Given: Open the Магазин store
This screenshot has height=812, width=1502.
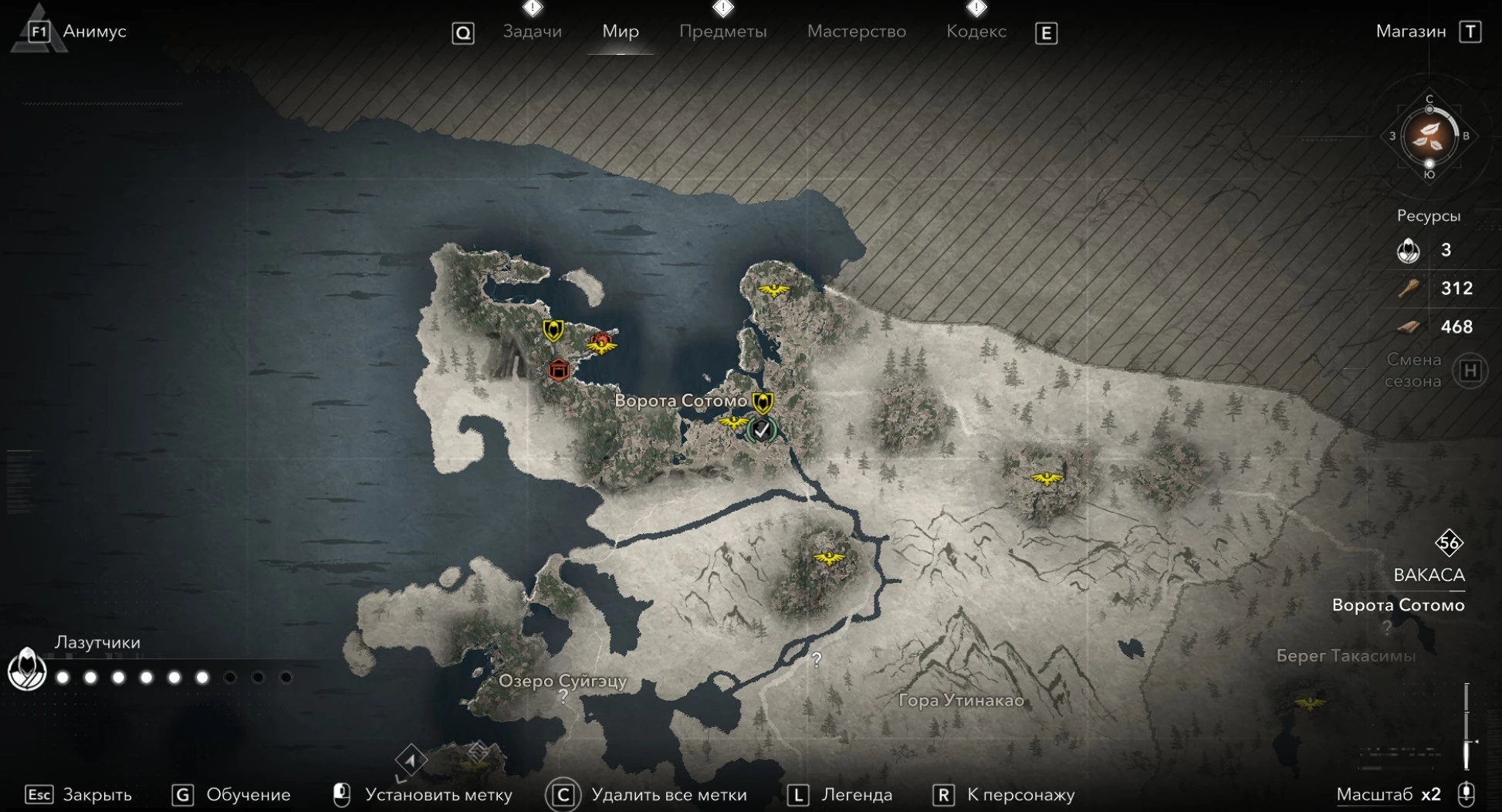Looking at the screenshot, I should 1410,32.
